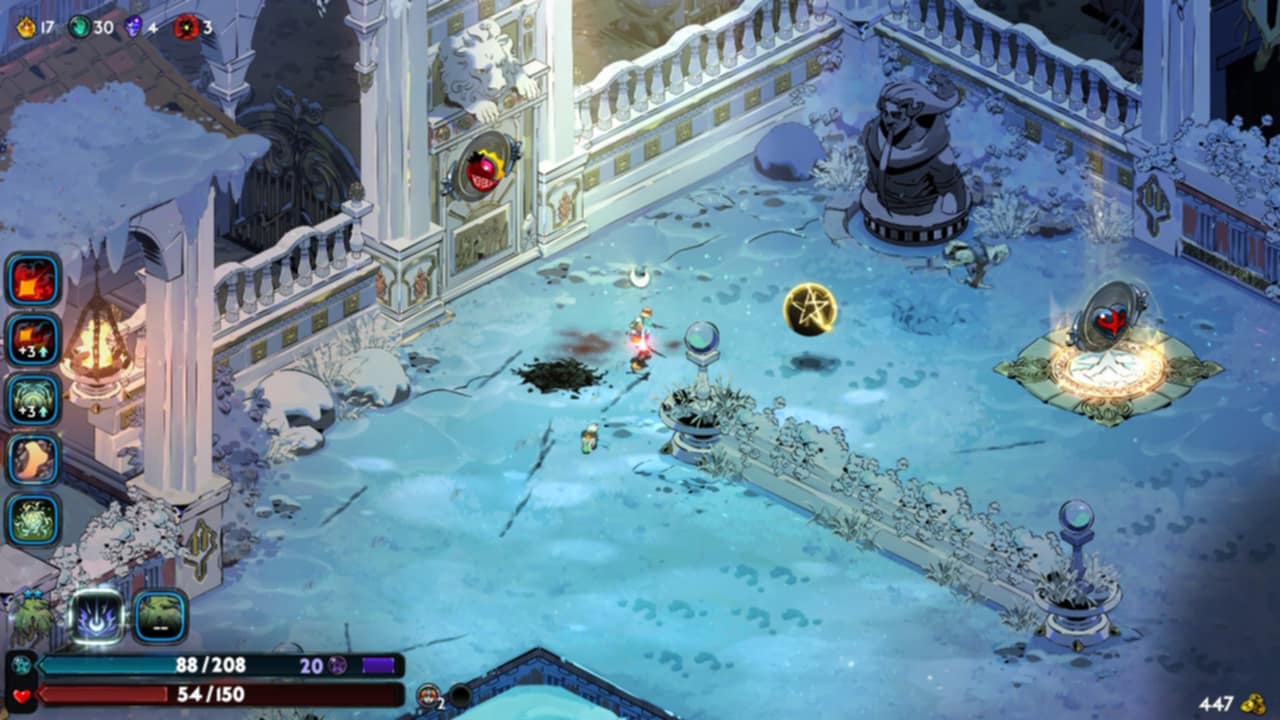
Task: Click the red poppy flower resource icon
Action: [187, 27]
